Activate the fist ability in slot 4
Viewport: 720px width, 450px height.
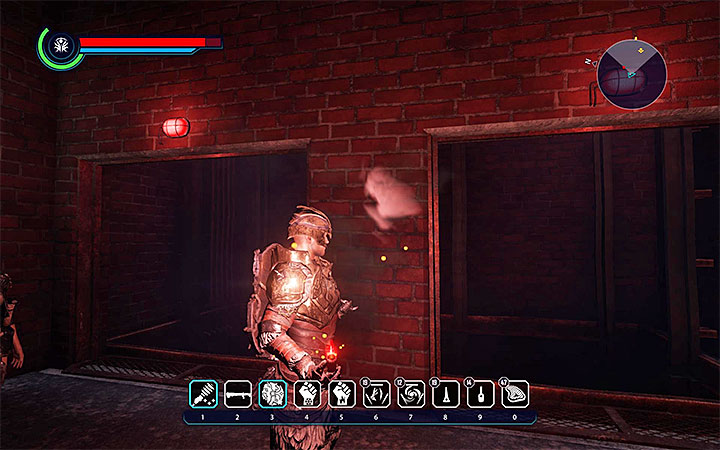coord(306,393)
